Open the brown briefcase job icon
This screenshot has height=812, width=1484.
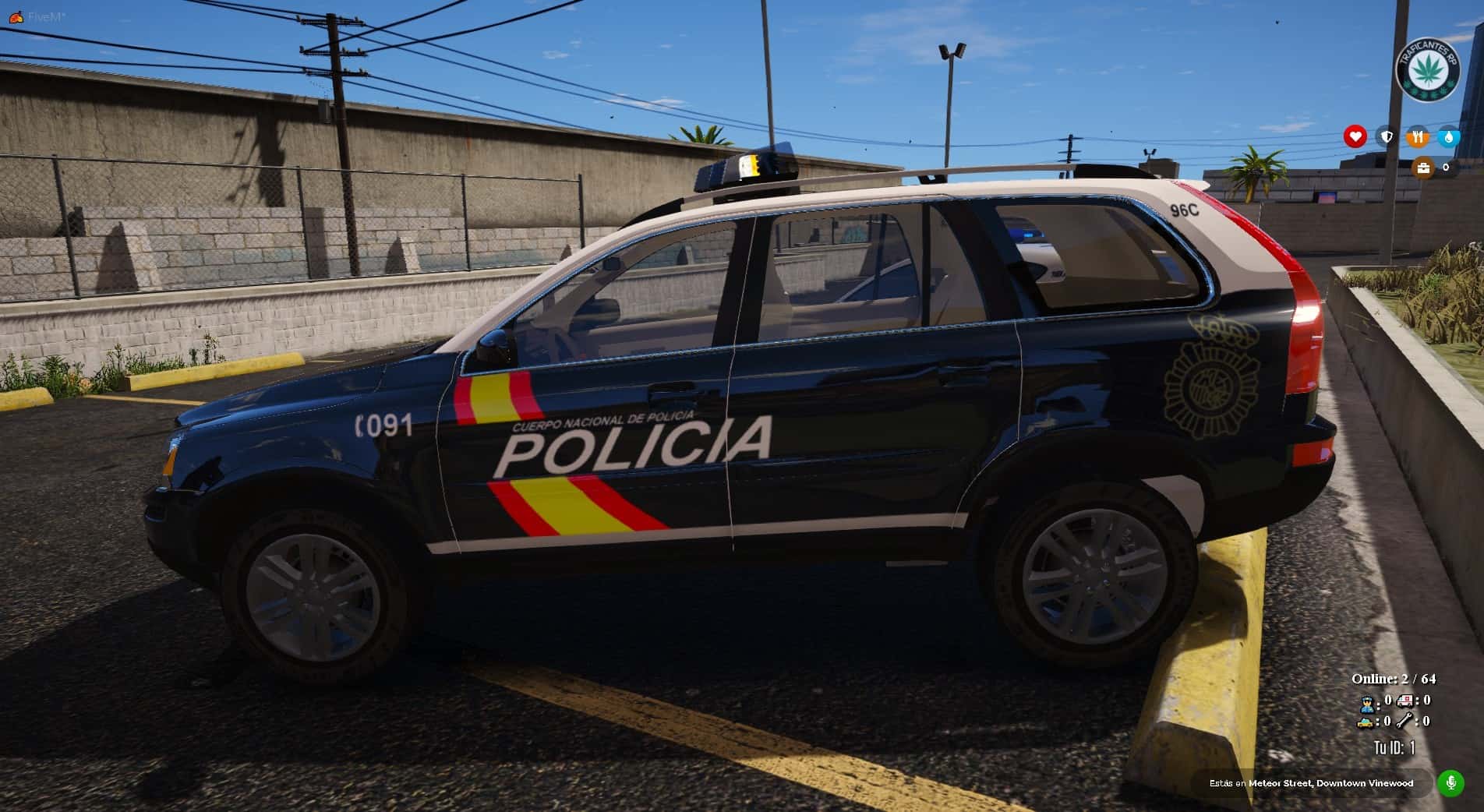[x=1423, y=167]
